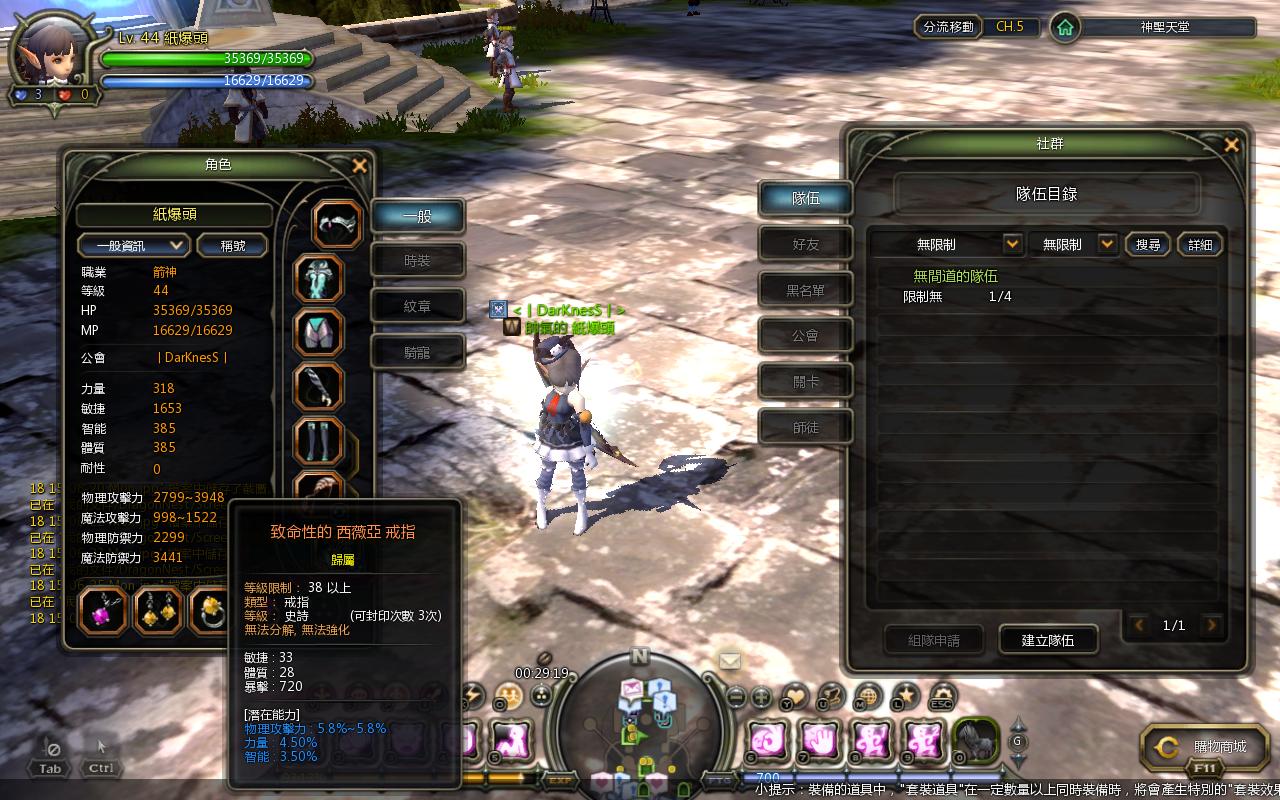Select the 師徒 mentor tab

tap(805, 428)
